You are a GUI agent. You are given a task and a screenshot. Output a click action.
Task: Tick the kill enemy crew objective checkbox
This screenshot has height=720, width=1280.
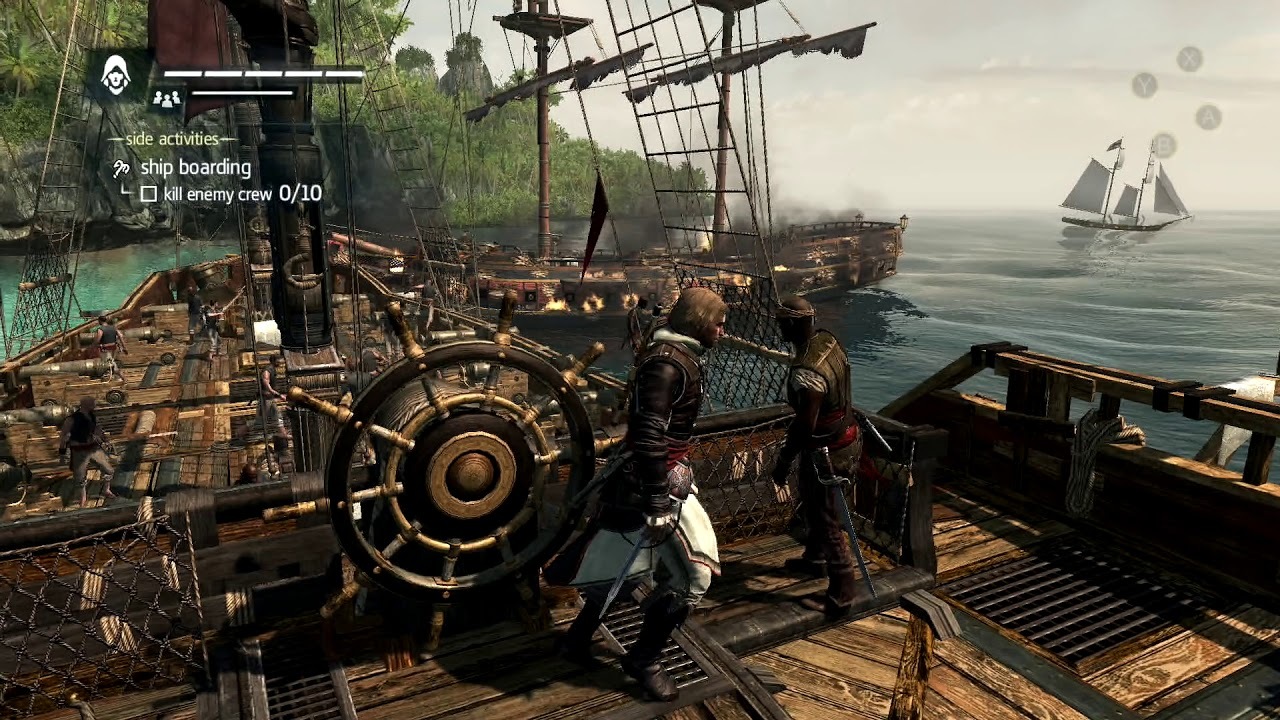click(x=149, y=194)
